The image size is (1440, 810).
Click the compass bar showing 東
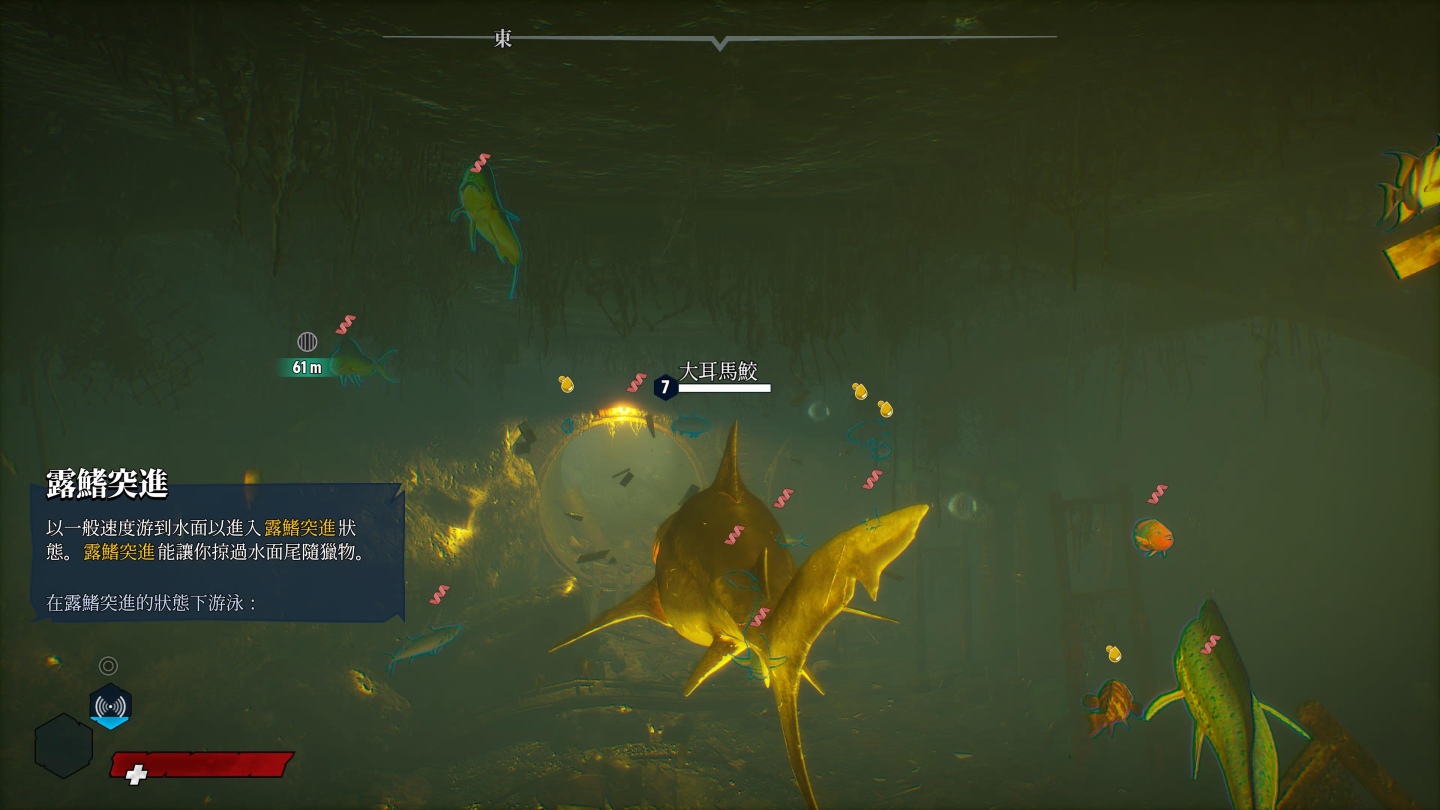coord(719,38)
